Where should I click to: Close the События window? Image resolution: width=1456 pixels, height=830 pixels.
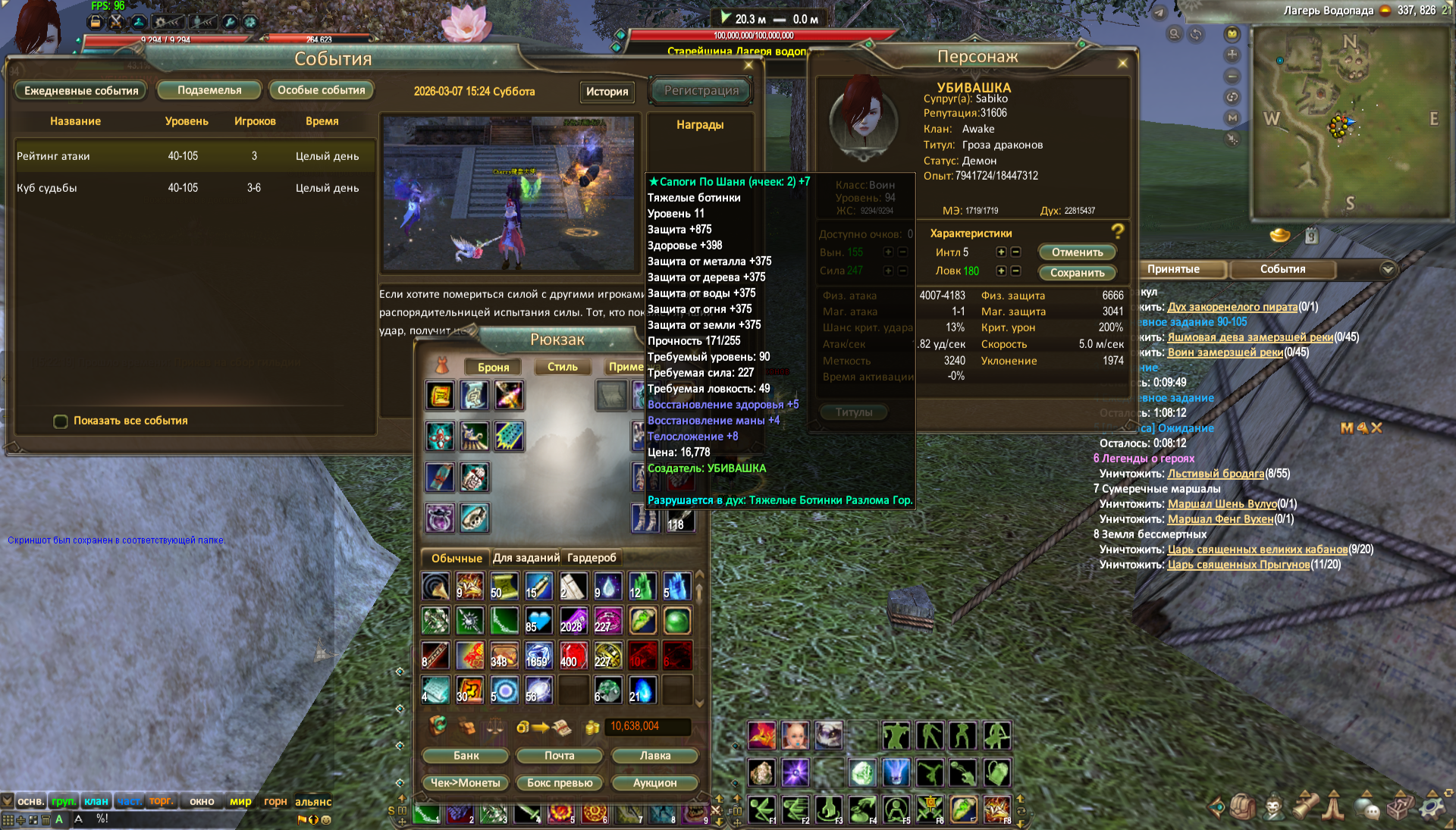point(748,65)
